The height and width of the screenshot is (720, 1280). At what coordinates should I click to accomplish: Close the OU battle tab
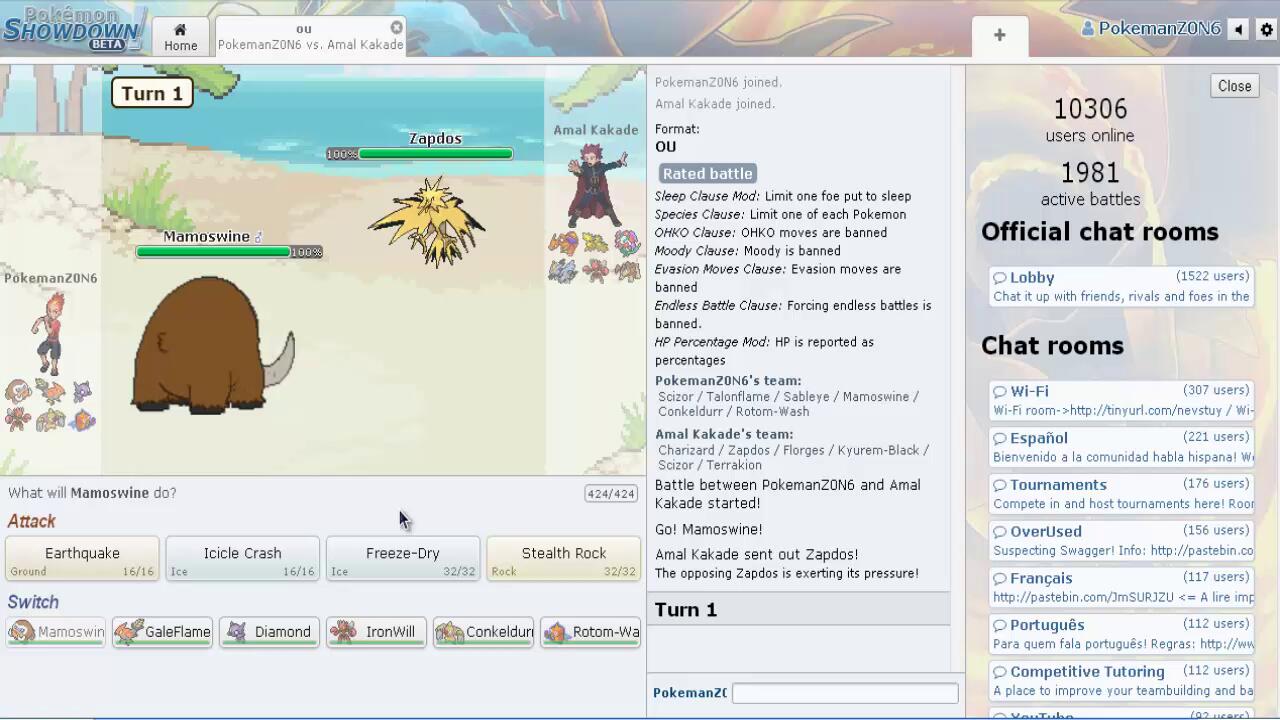click(x=396, y=28)
